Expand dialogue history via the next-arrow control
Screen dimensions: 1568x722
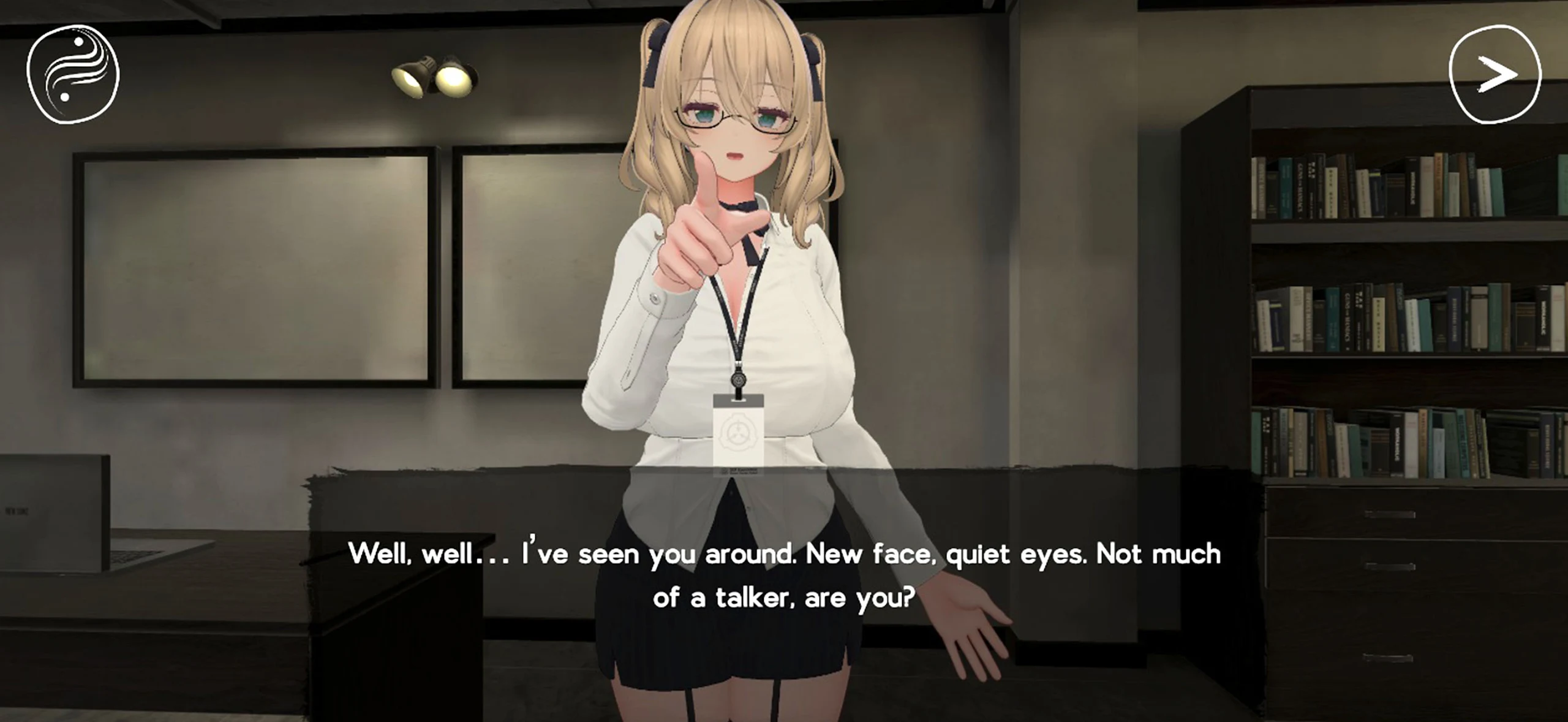(x=1493, y=74)
